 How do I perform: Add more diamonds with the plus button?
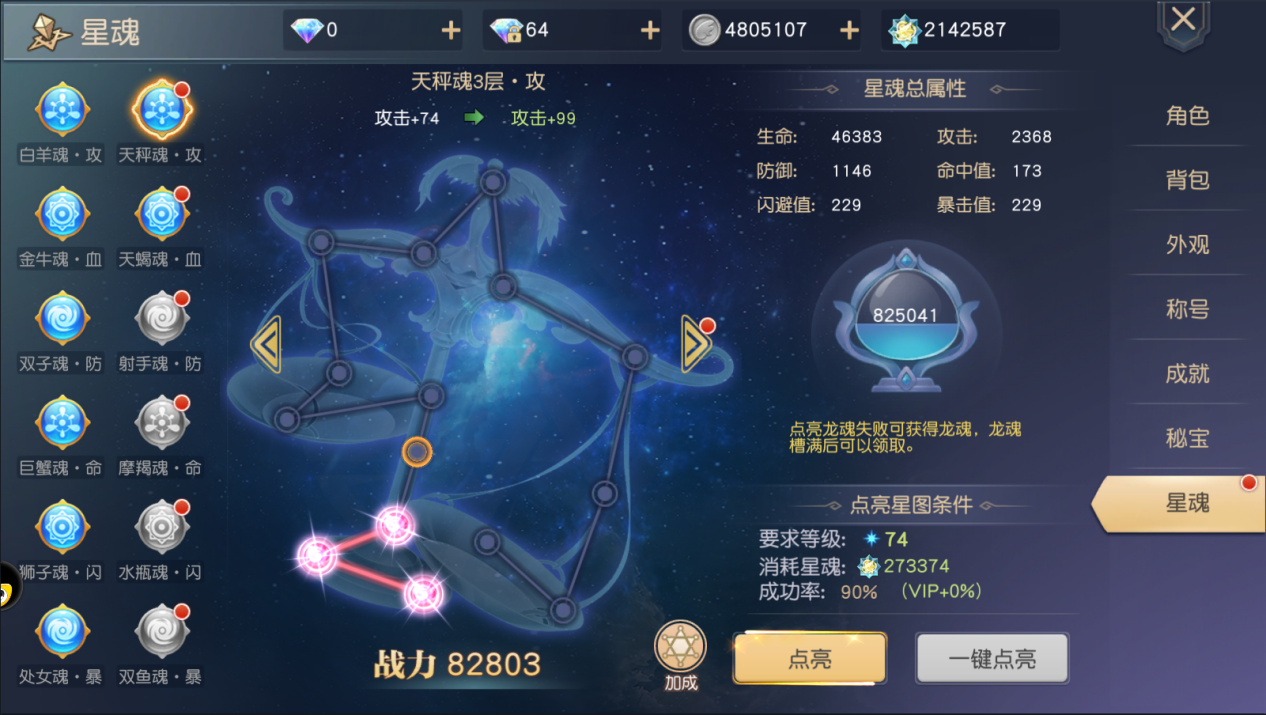coord(451,30)
